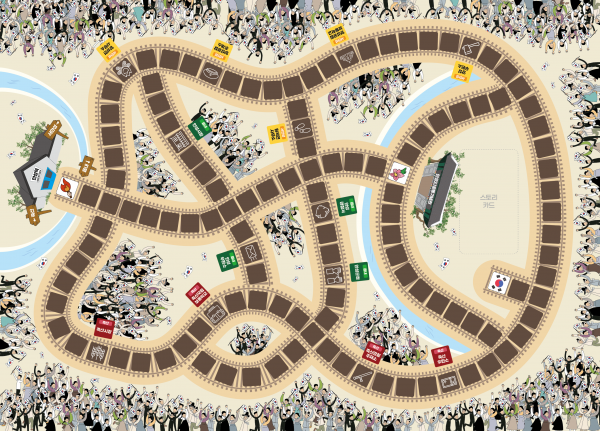600x431 pixels.
Task: Click the 스토리 카드 card area
Action: (x=489, y=202)
